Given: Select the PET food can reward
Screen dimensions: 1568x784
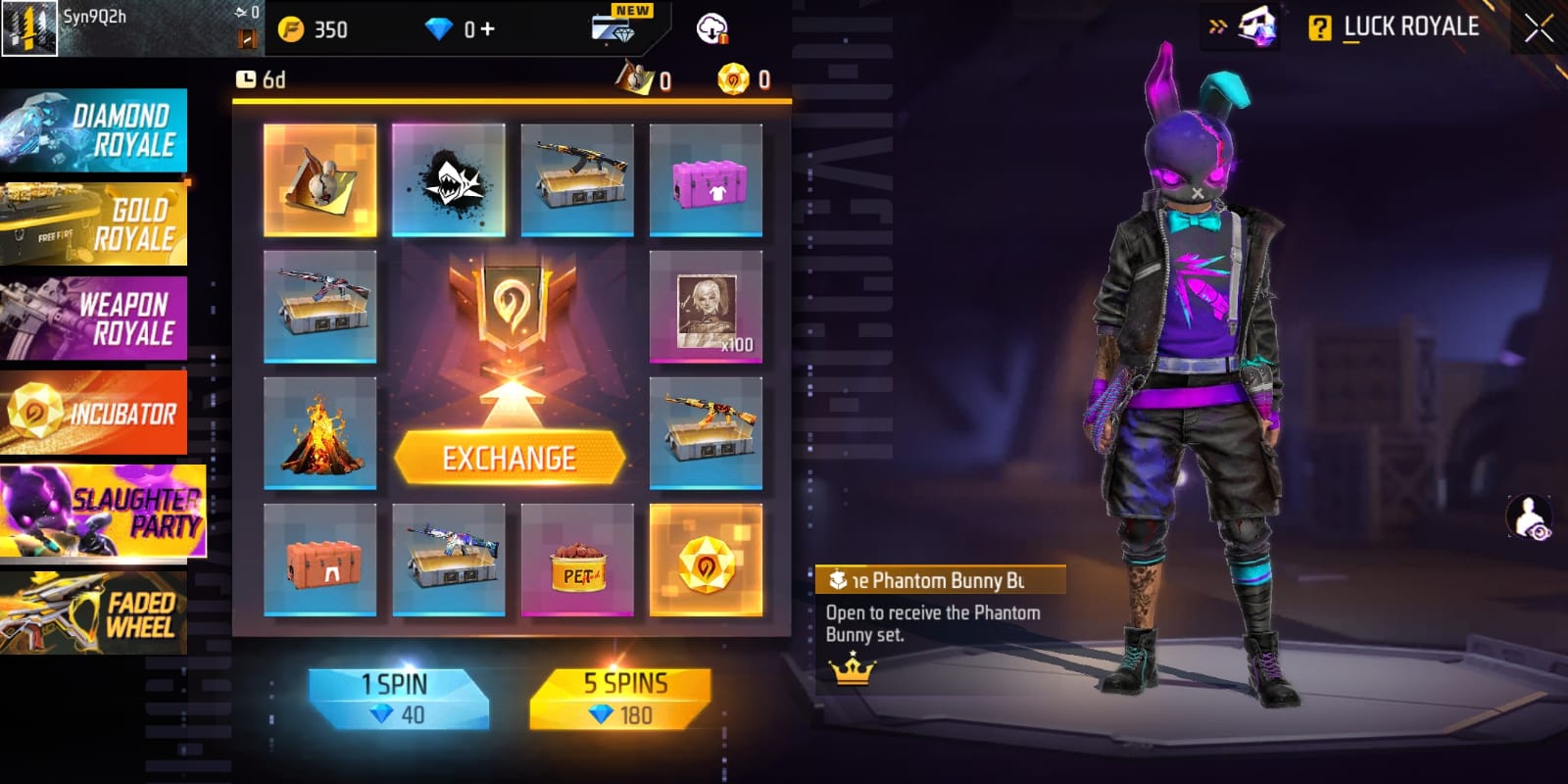Looking at the screenshot, I should coord(577,561).
